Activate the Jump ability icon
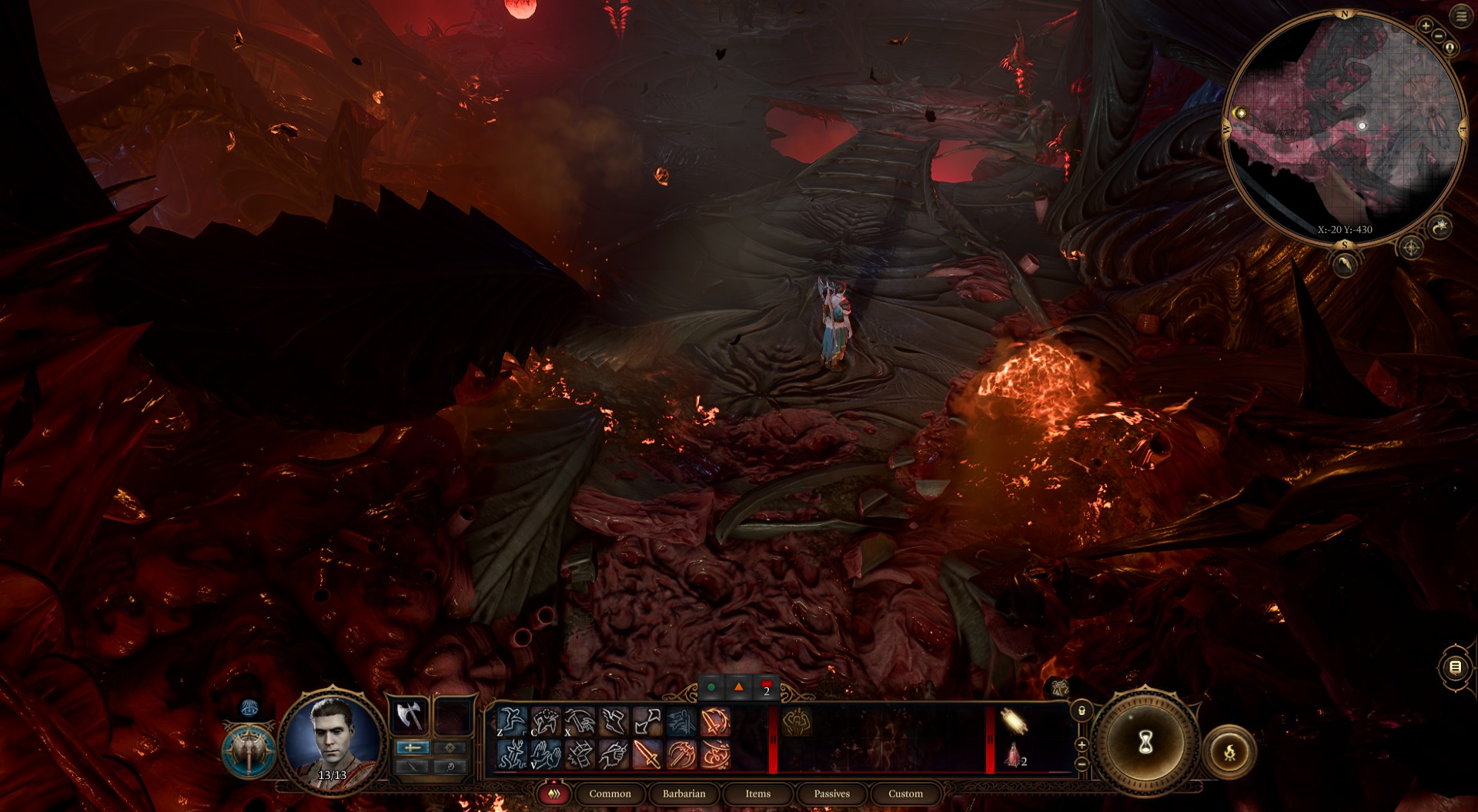Viewport: 1478px width, 812px height. [512, 722]
